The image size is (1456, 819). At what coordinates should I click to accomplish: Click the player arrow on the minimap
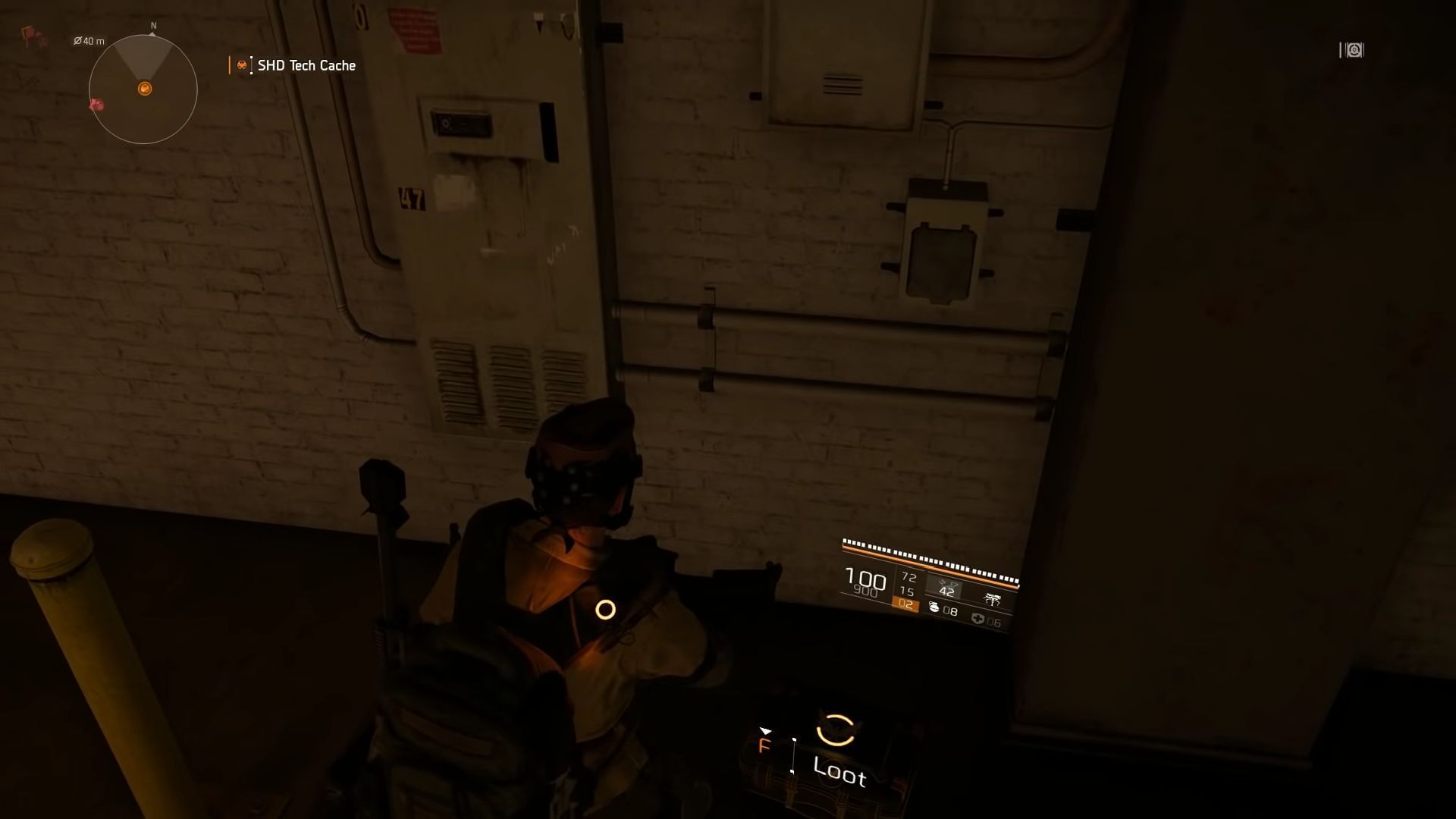143,89
